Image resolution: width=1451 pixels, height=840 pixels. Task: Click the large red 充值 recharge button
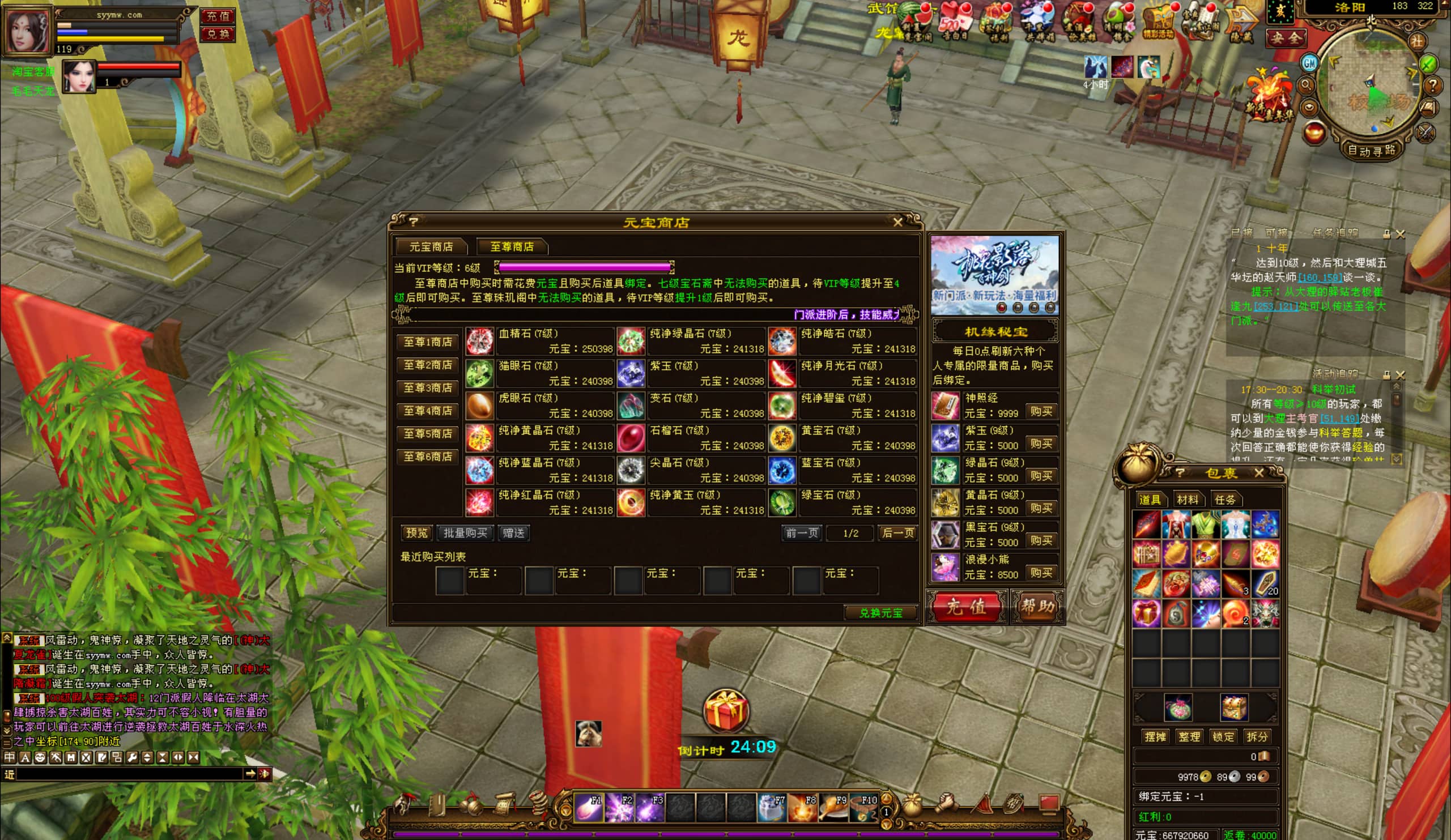click(x=966, y=606)
